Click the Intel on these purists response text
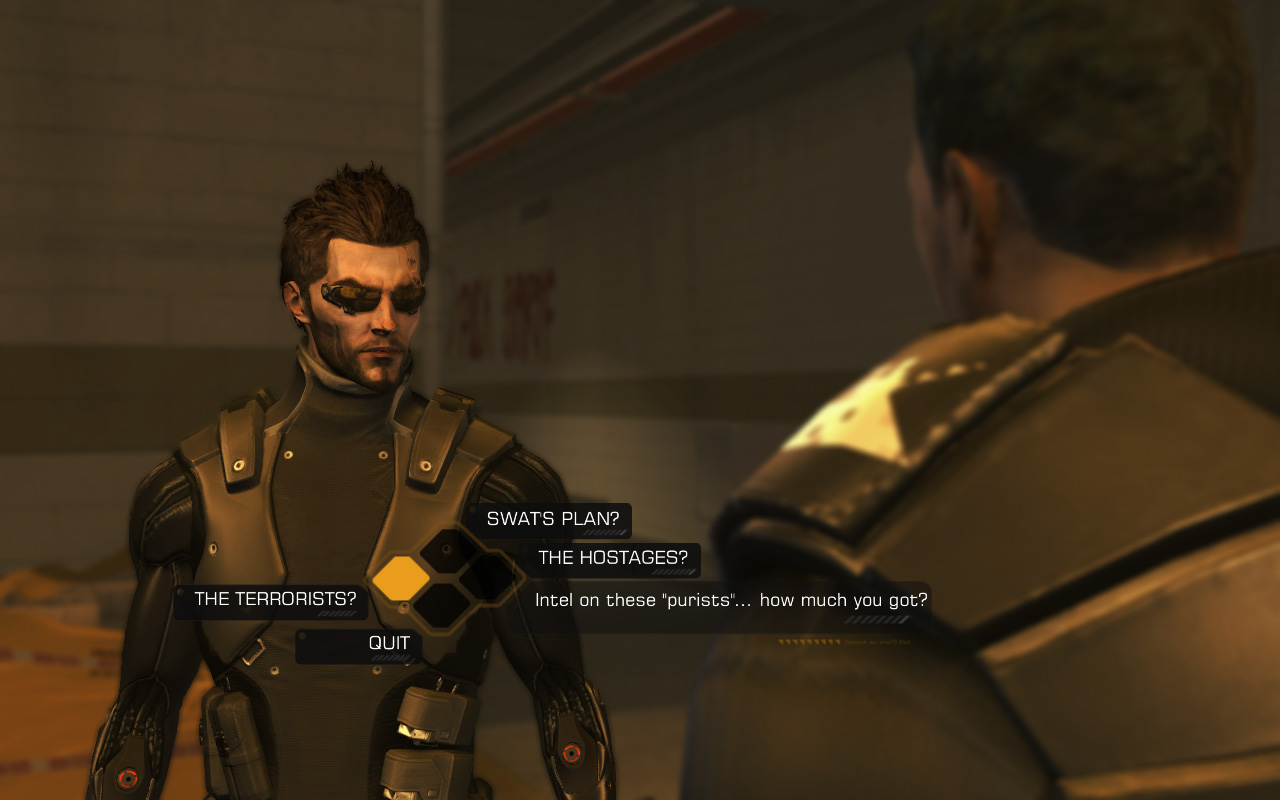Image resolution: width=1280 pixels, height=800 pixels. coord(730,599)
